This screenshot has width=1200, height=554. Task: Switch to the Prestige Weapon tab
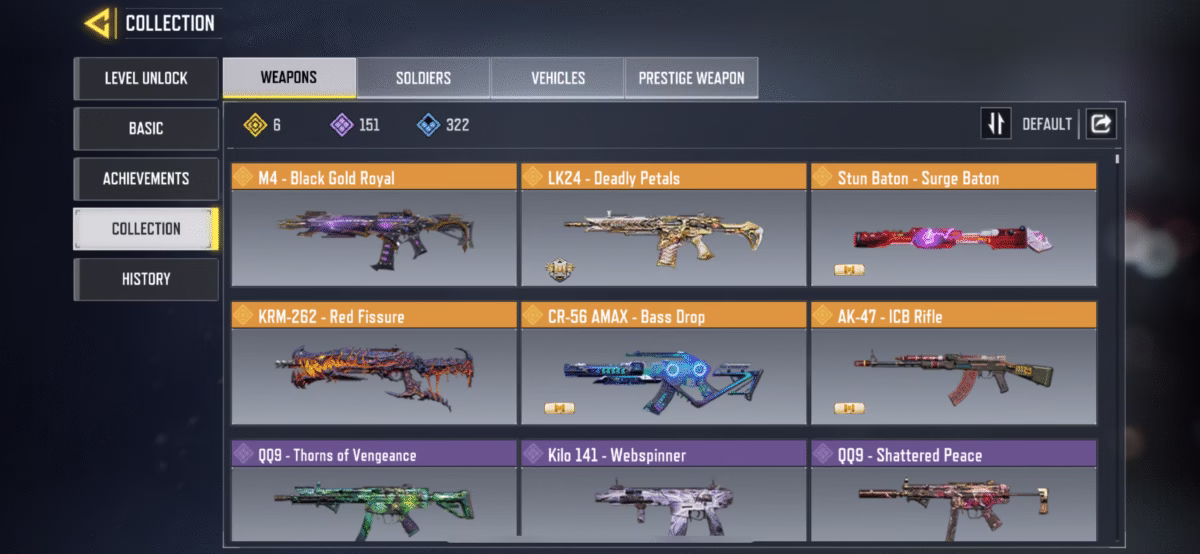click(692, 78)
